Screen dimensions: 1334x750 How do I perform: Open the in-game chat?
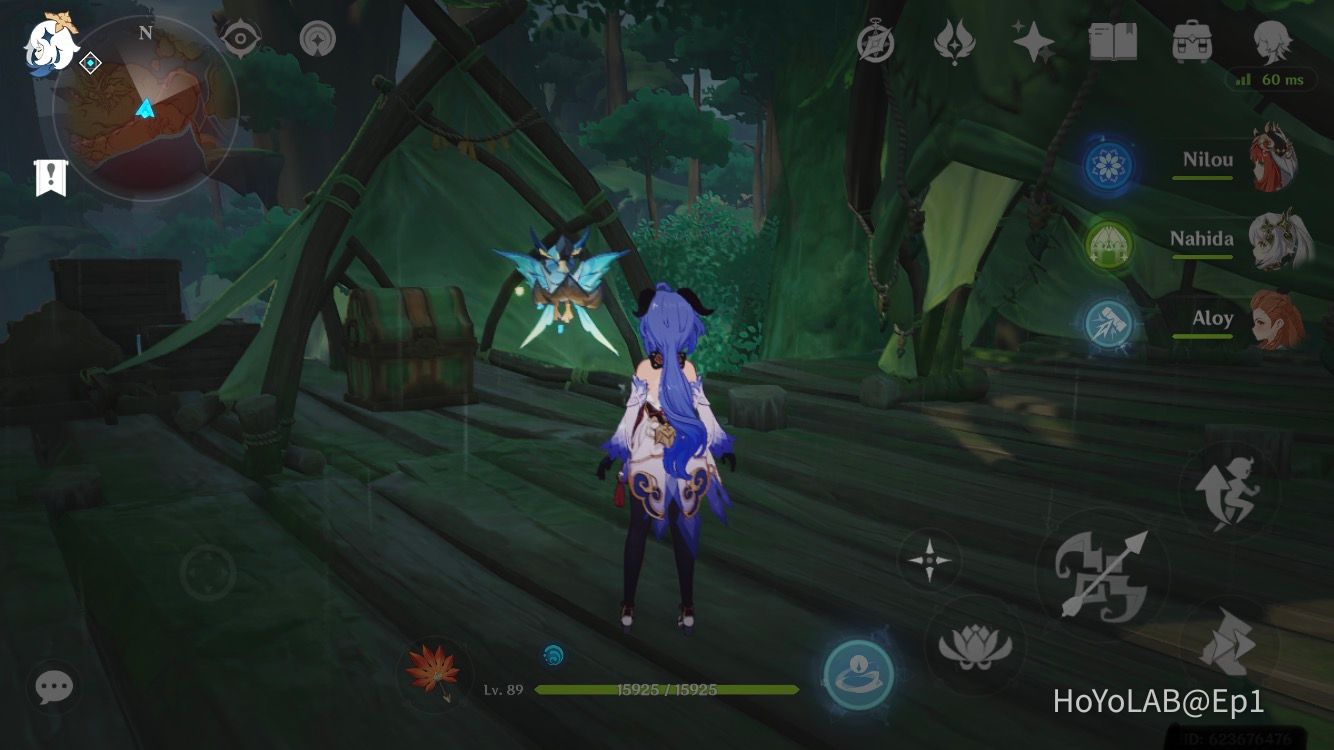point(52,687)
